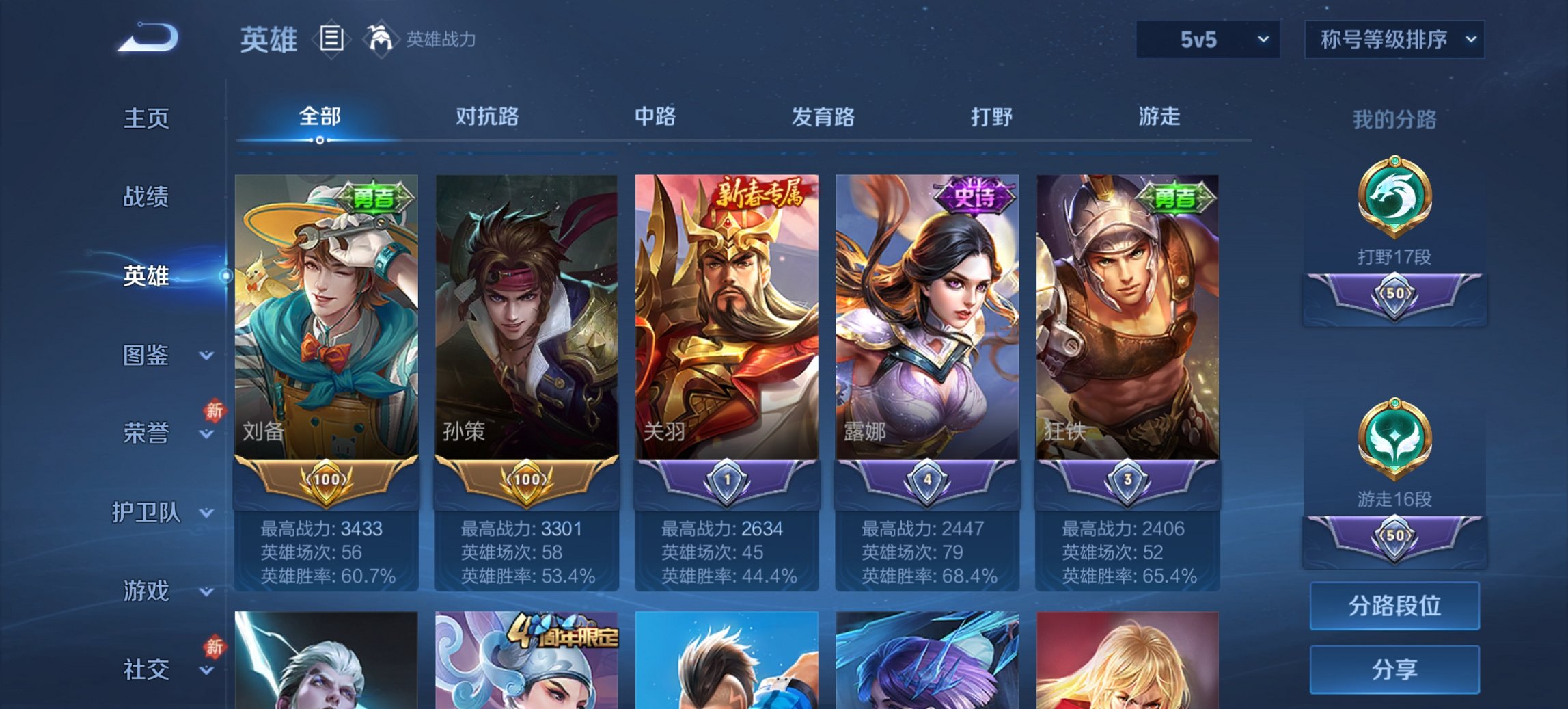The image size is (1568, 709).
Task: Open the 称号等级排序 sorting dropdown
Action: pos(1394,40)
